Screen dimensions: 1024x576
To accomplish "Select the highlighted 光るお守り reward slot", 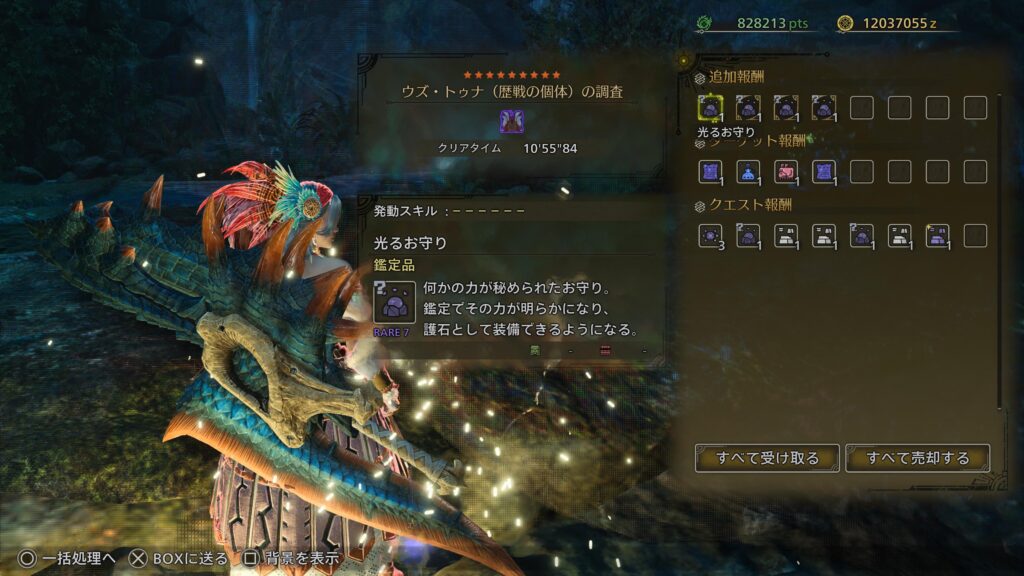I will coord(710,107).
